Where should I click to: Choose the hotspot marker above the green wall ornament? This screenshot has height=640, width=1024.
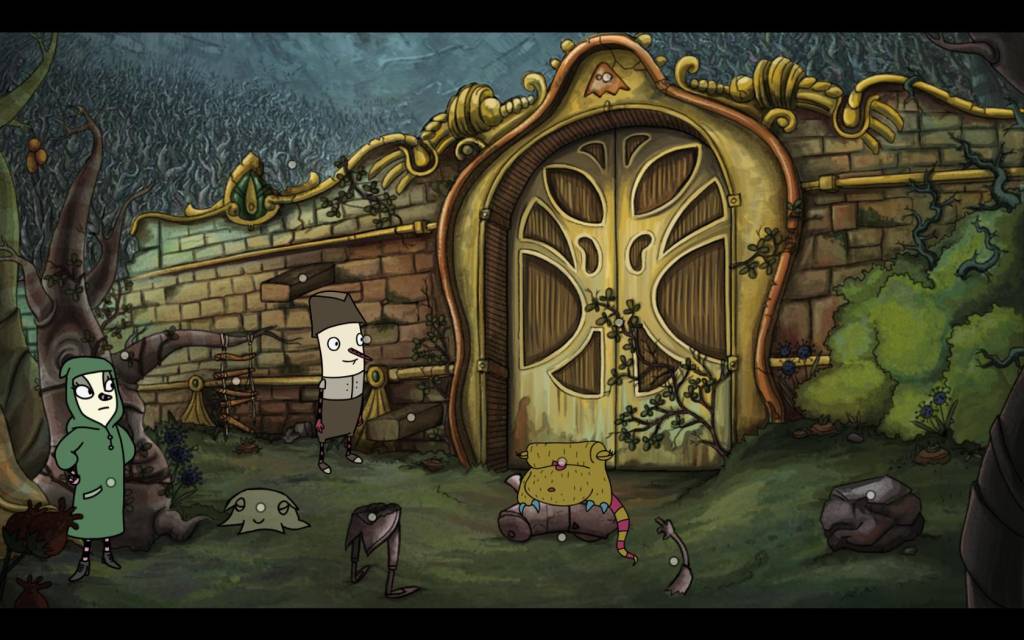(291, 163)
